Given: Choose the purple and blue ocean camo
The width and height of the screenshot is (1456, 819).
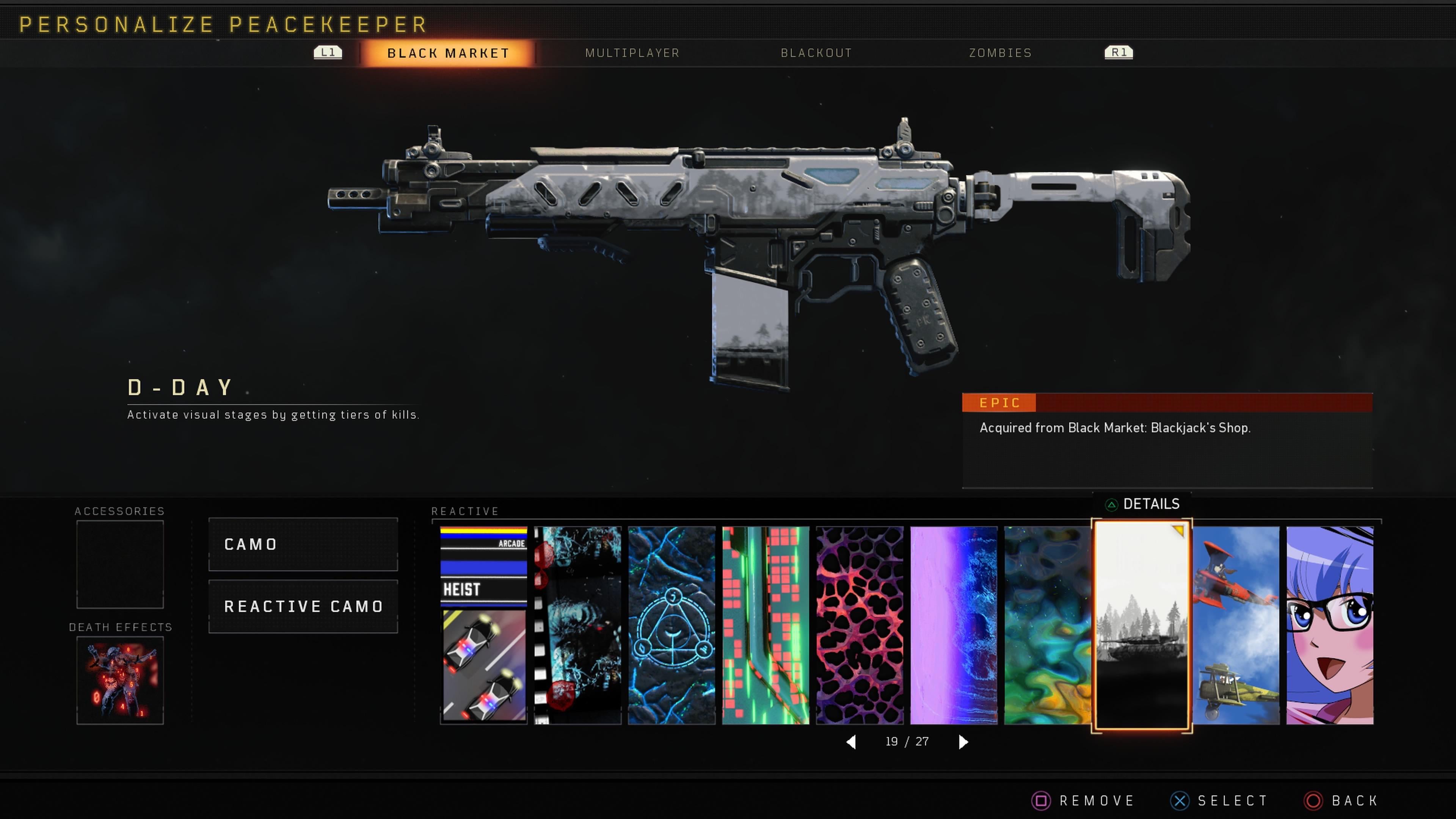Looking at the screenshot, I should 954,625.
